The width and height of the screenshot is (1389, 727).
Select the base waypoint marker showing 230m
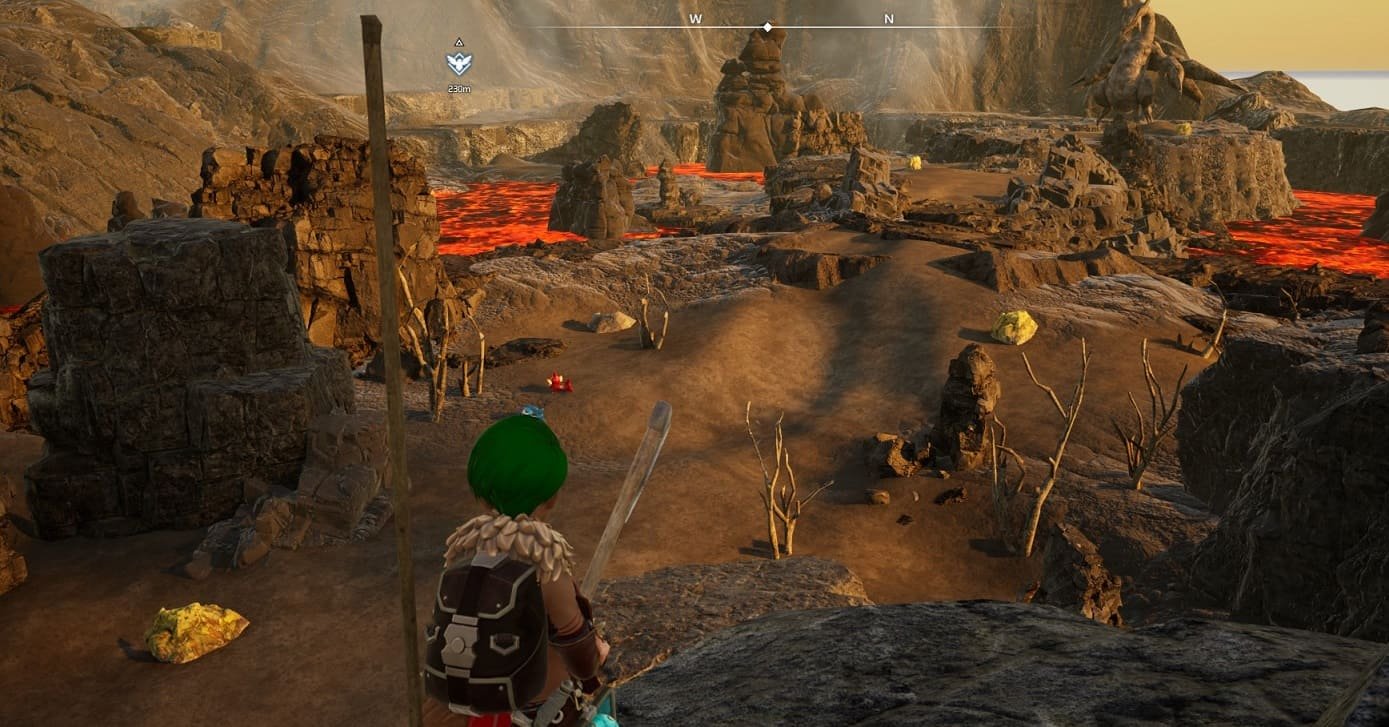[x=459, y=64]
